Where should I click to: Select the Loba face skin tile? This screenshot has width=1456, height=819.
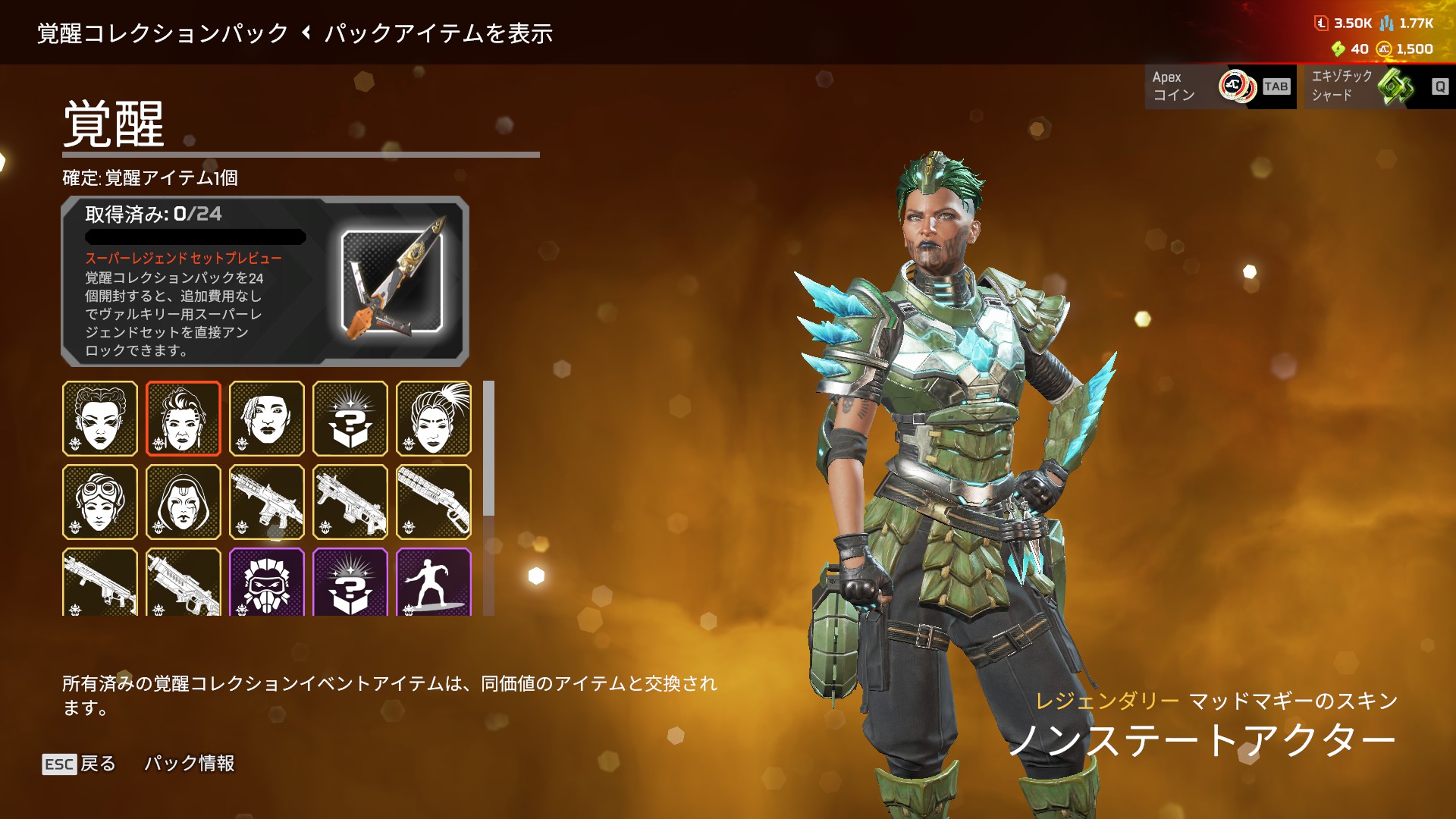click(100, 419)
